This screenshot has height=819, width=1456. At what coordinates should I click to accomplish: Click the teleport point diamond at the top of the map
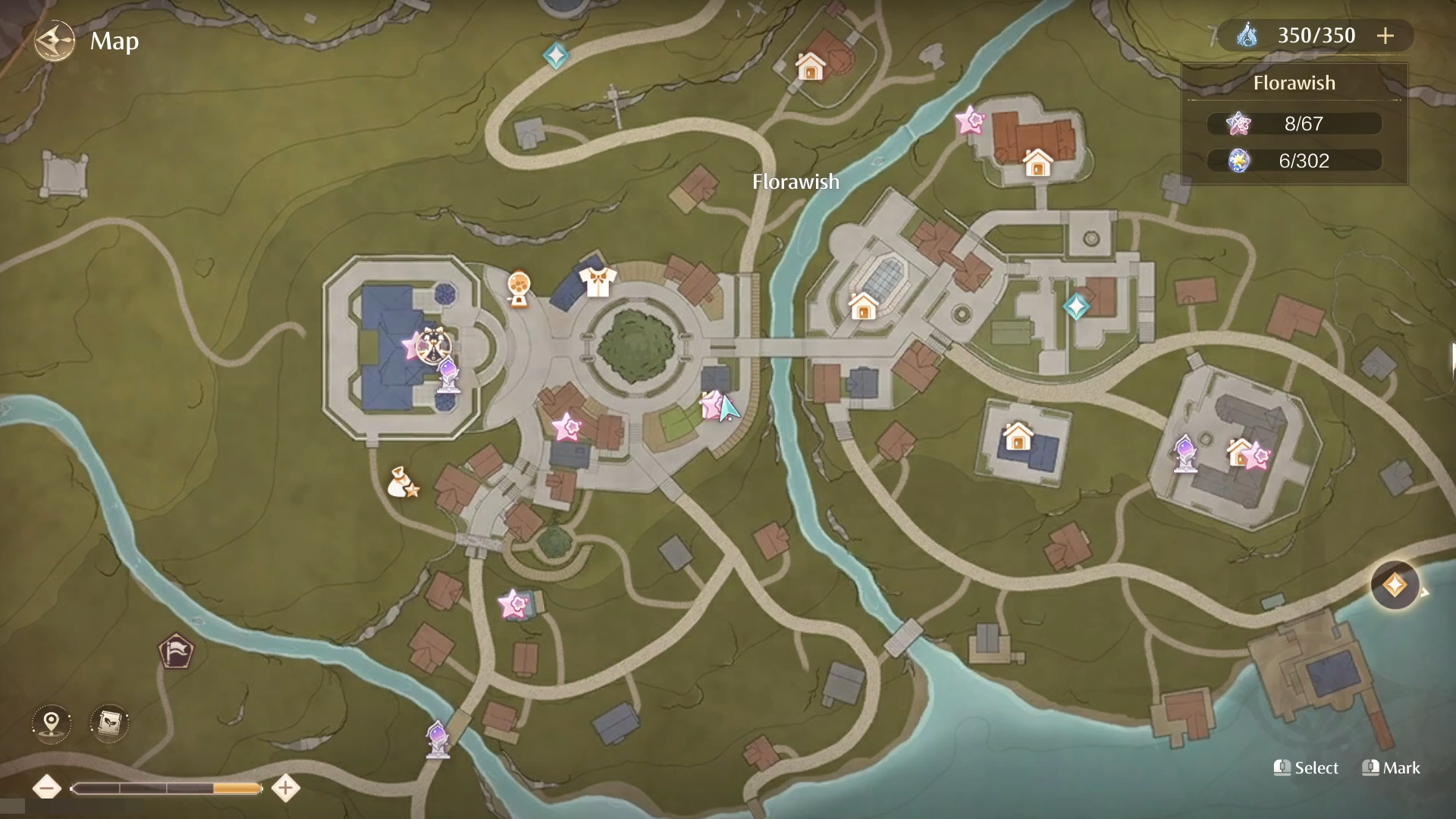(x=557, y=55)
